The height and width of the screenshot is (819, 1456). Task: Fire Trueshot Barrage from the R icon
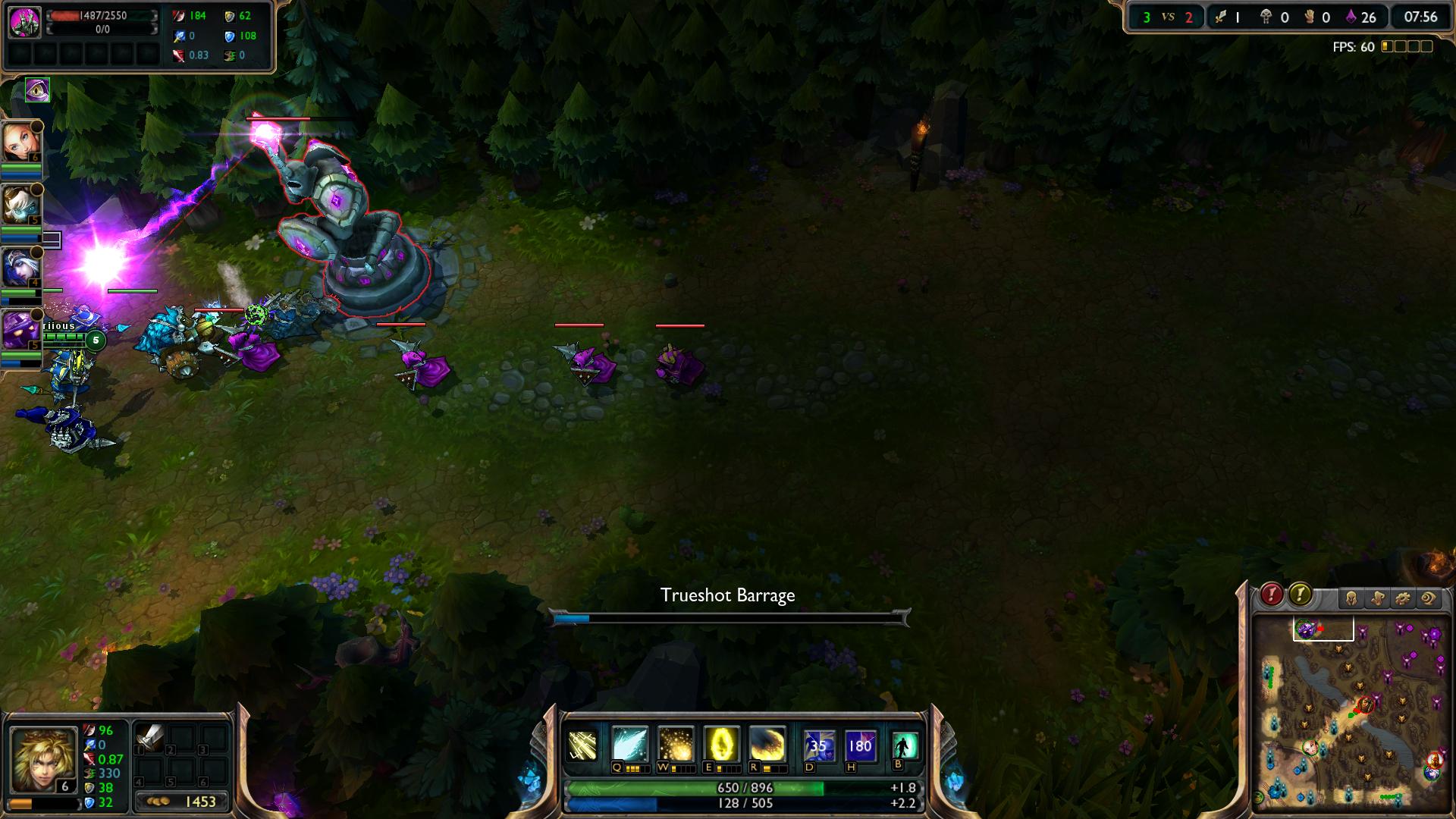tap(767, 745)
